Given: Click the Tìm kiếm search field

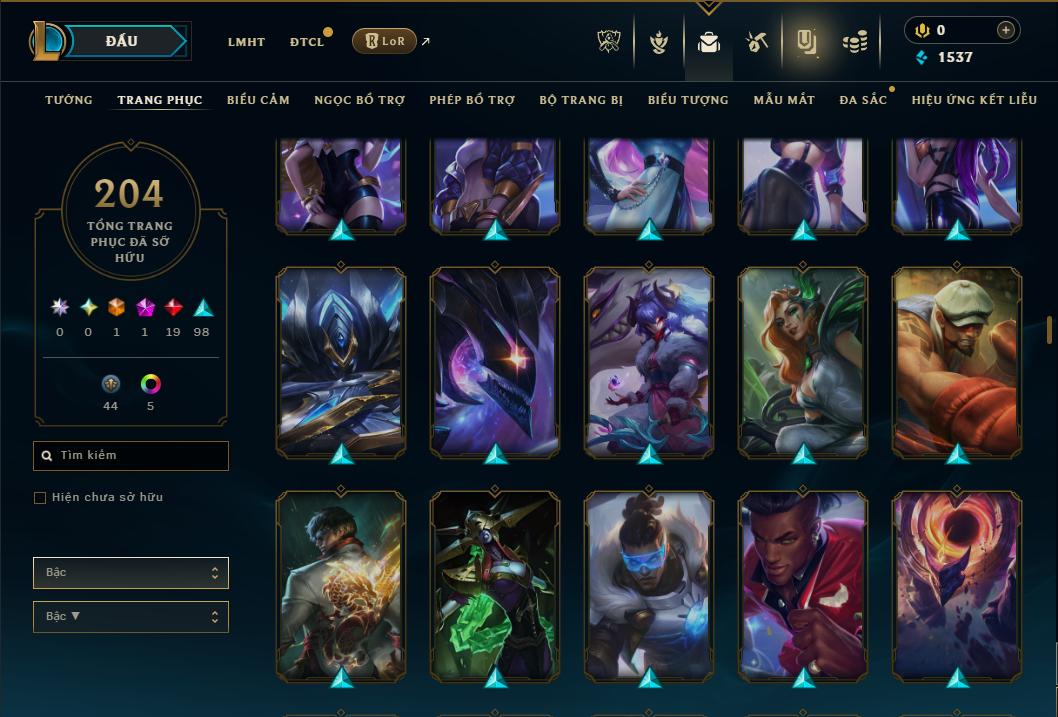Looking at the screenshot, I should click(131, 456).
